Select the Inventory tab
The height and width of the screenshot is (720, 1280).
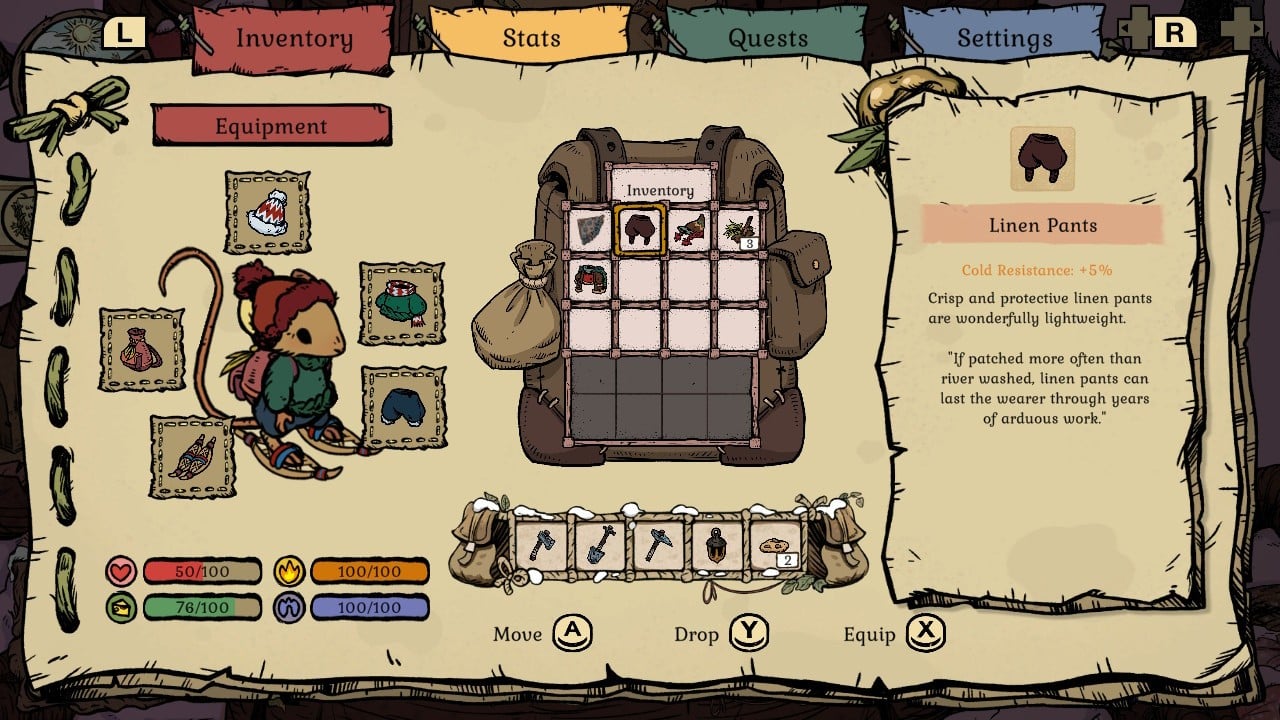click(x=293, y=38)
